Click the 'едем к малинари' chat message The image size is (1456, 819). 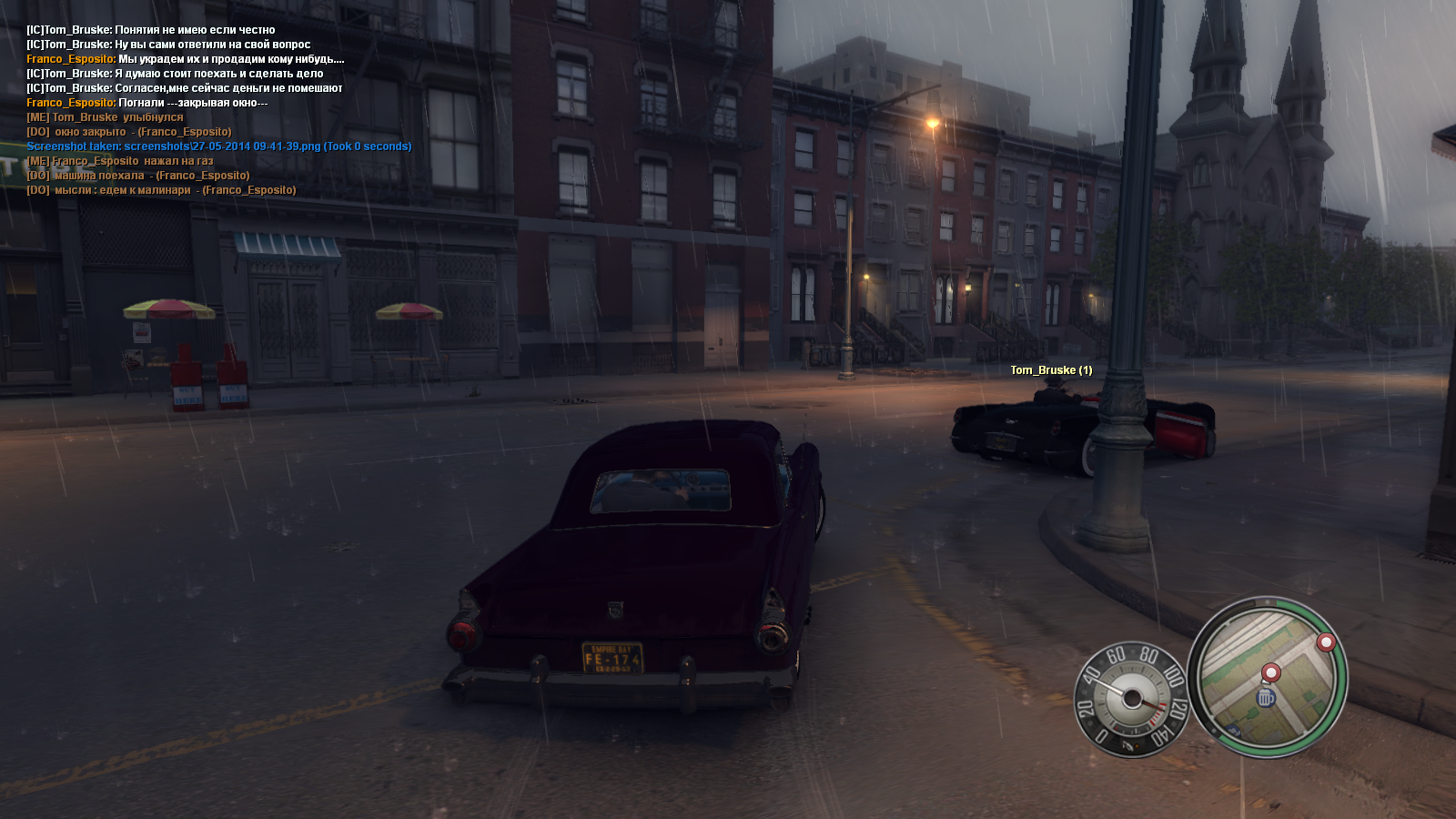point(161,190)
